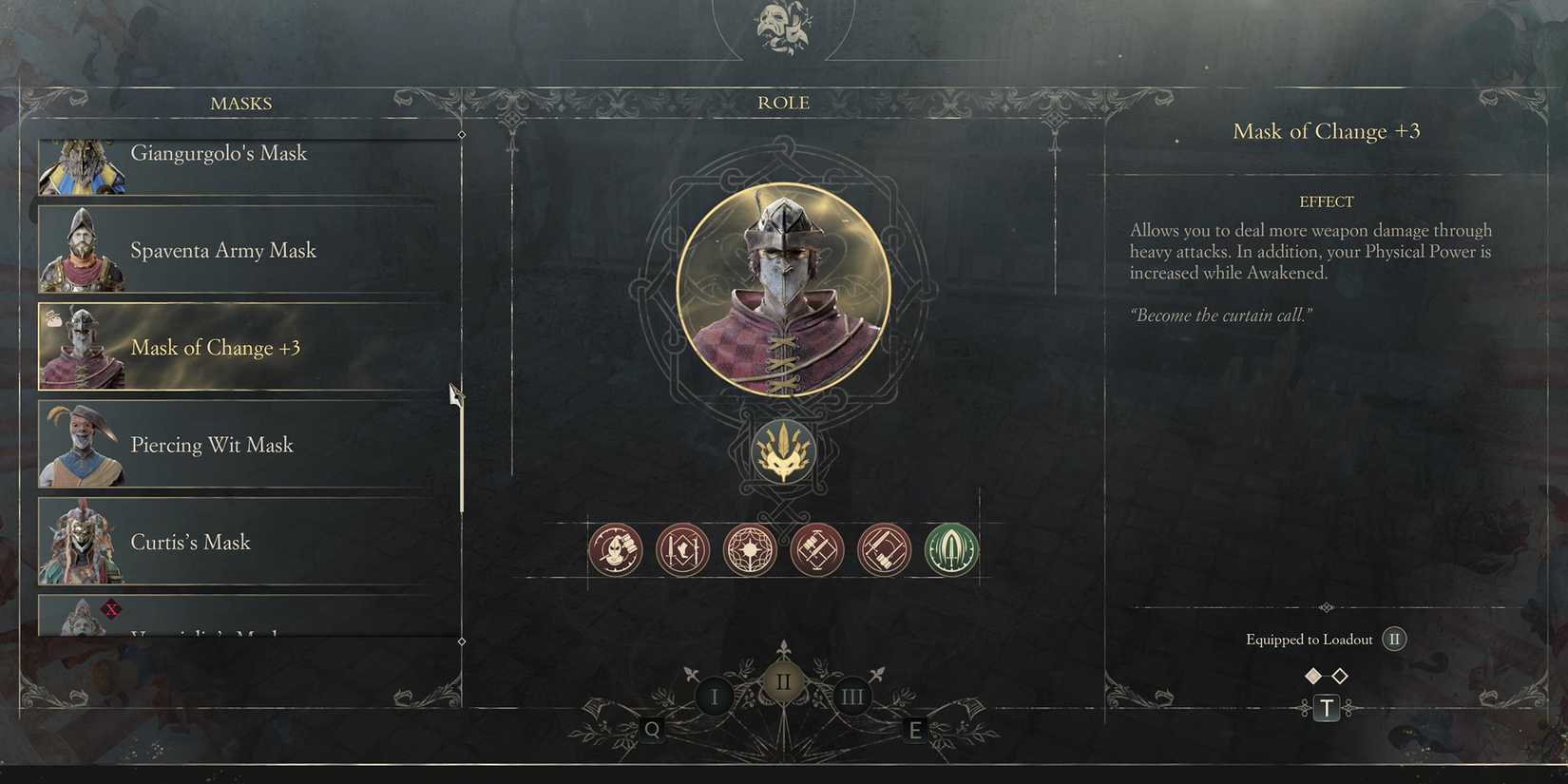
Task: Select the ornate sun mandala skill icon
Action: (750, 549)
